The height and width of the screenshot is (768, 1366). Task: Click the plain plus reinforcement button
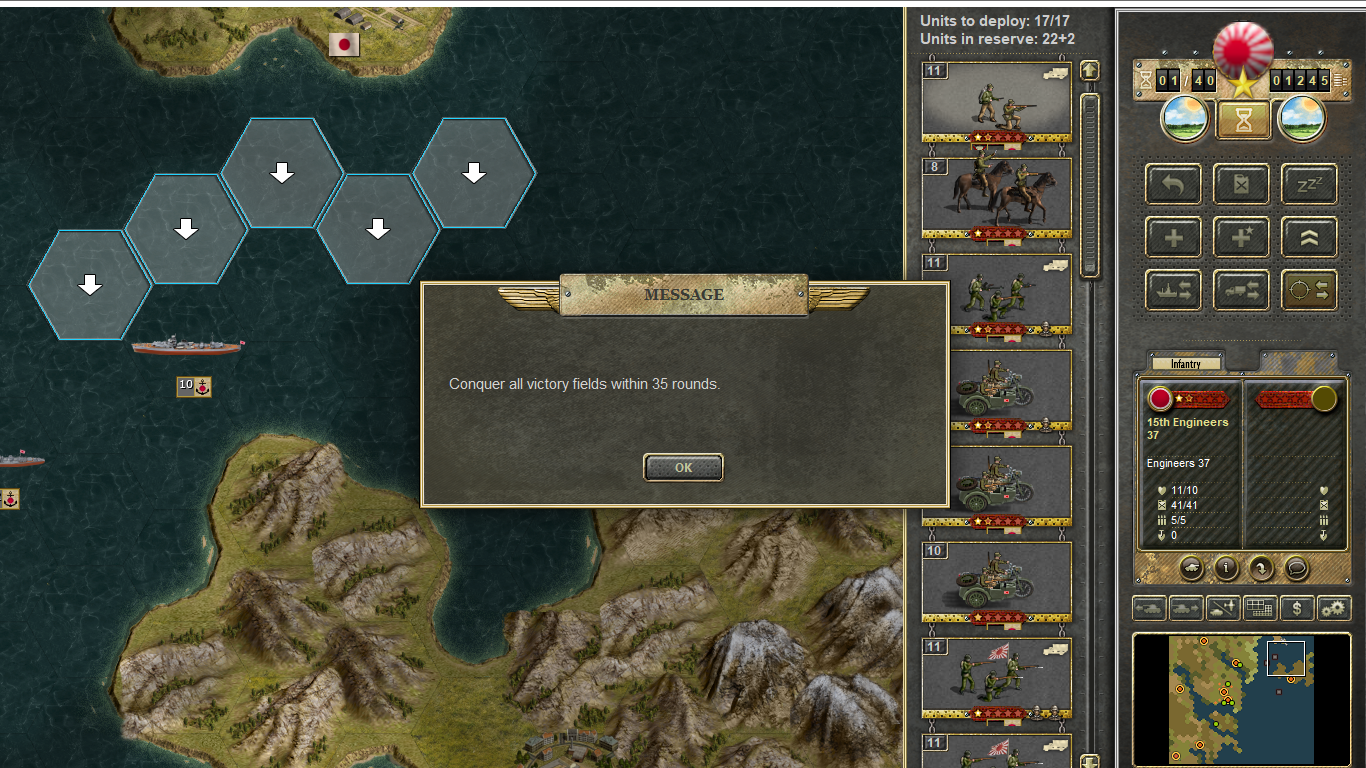[1174, 238]
